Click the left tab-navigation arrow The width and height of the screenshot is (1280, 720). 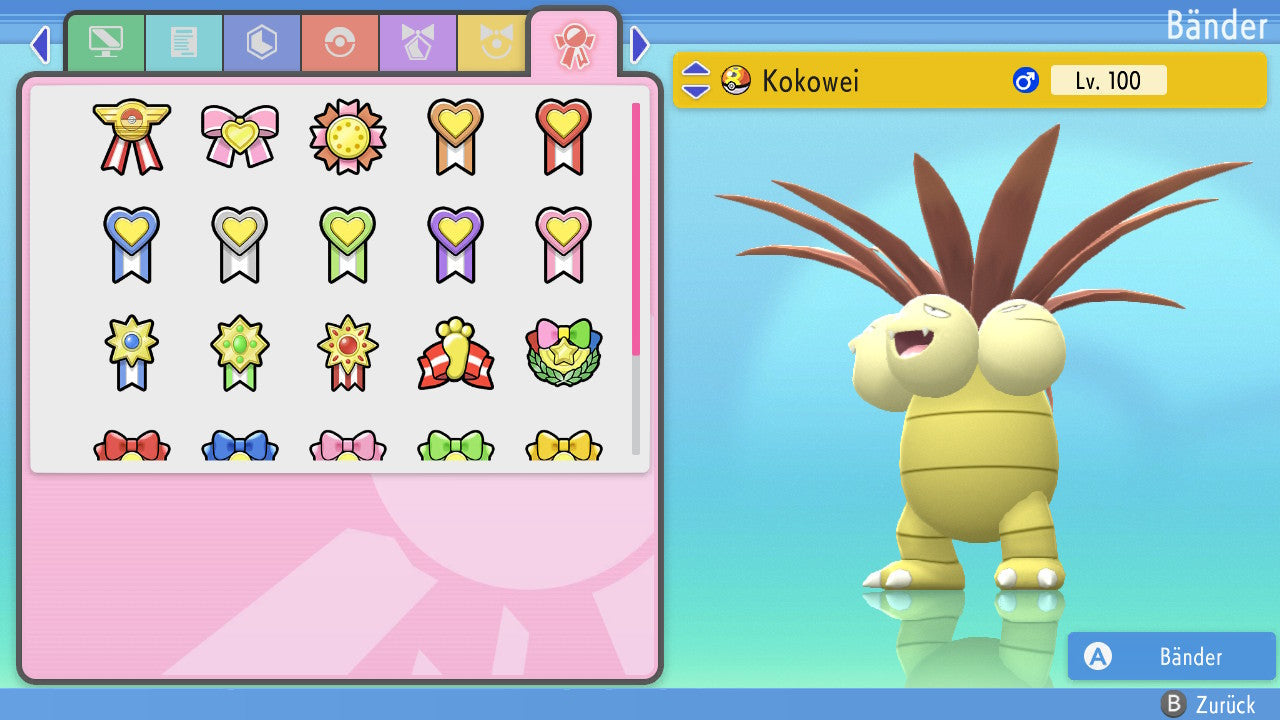(40, 44)
